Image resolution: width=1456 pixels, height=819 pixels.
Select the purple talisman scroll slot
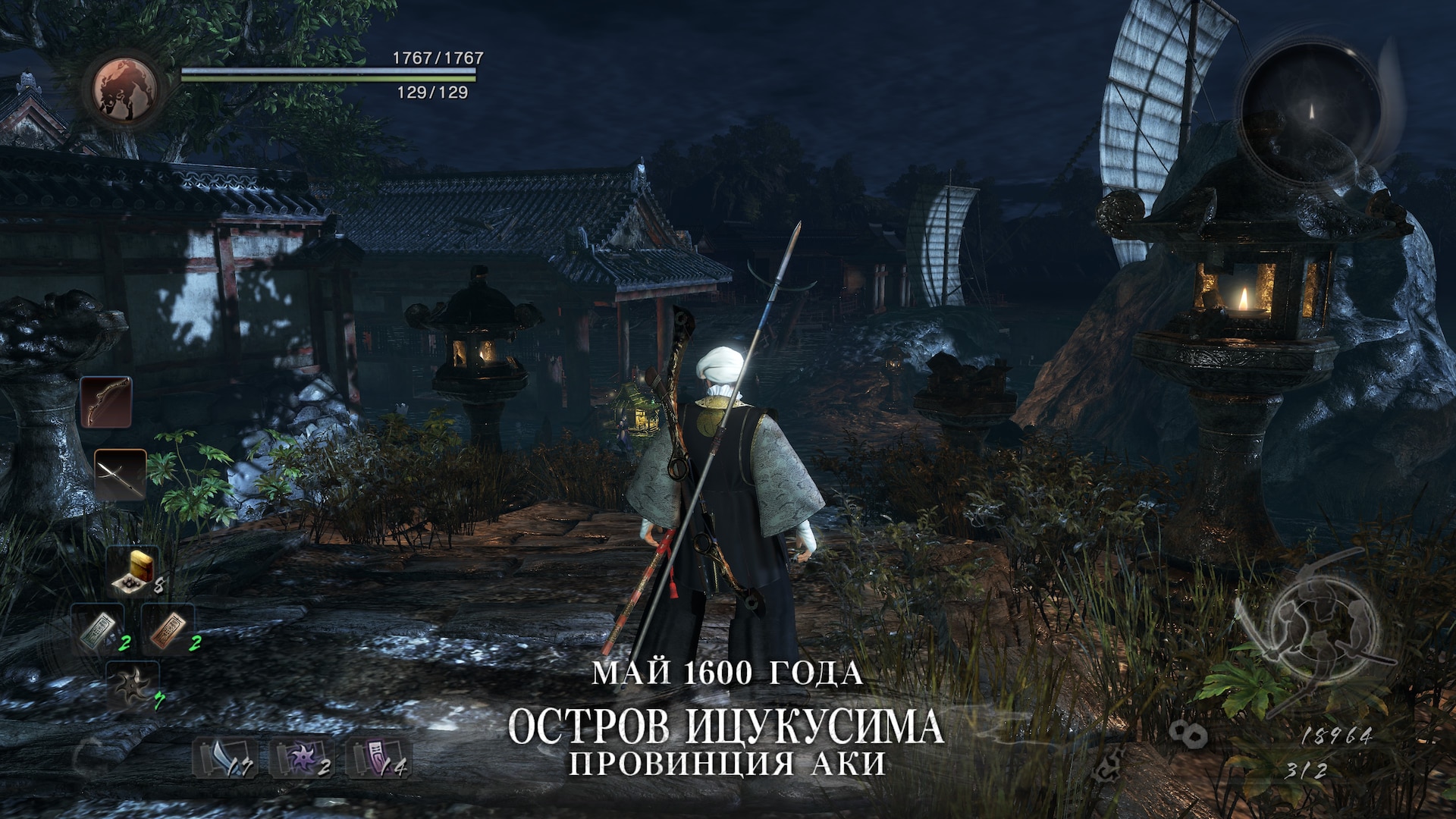(377, 758)
